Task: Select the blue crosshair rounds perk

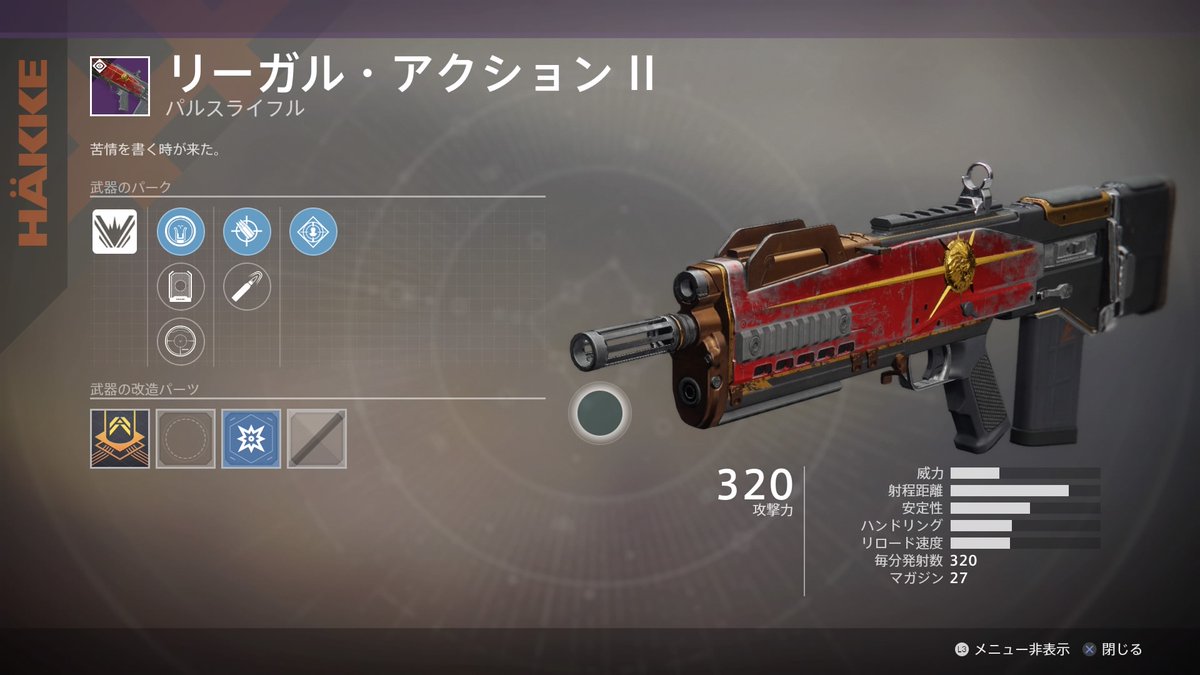Action: point(247,232)
